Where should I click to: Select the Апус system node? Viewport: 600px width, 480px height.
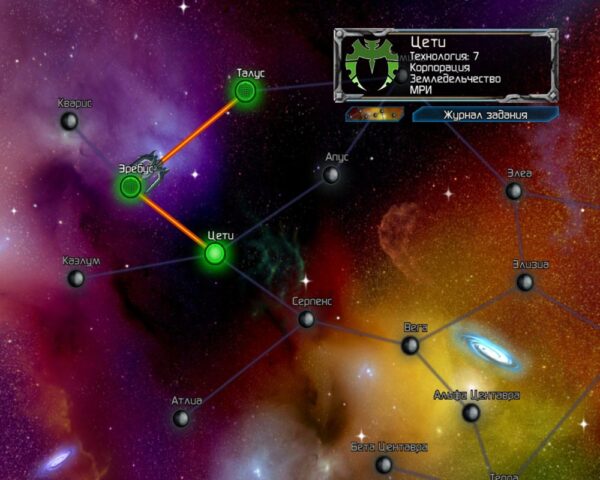pyautogui.click(x=331, y=175)
